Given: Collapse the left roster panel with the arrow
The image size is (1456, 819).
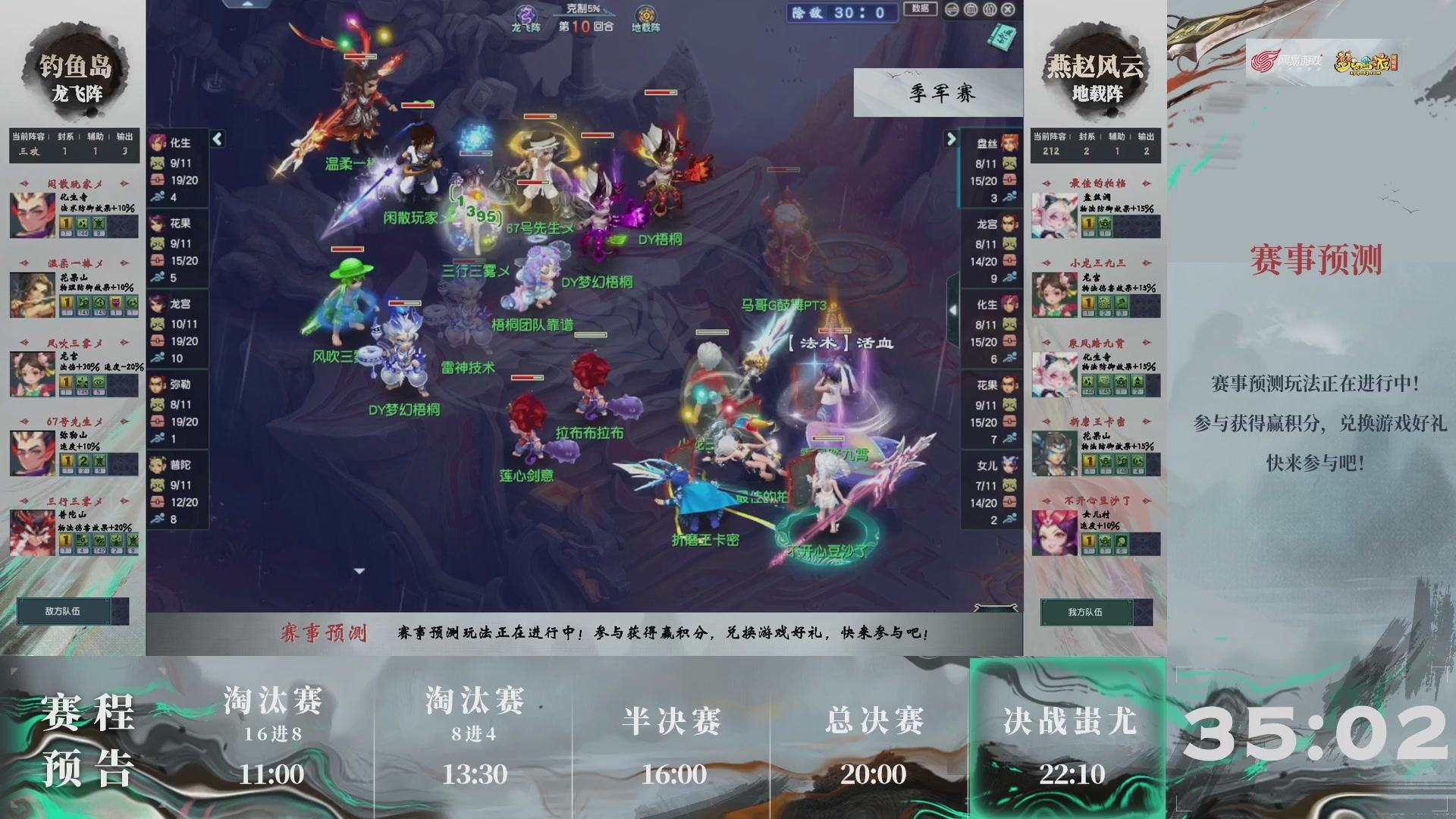Looking at the screenshot, I should pos(216,140).
